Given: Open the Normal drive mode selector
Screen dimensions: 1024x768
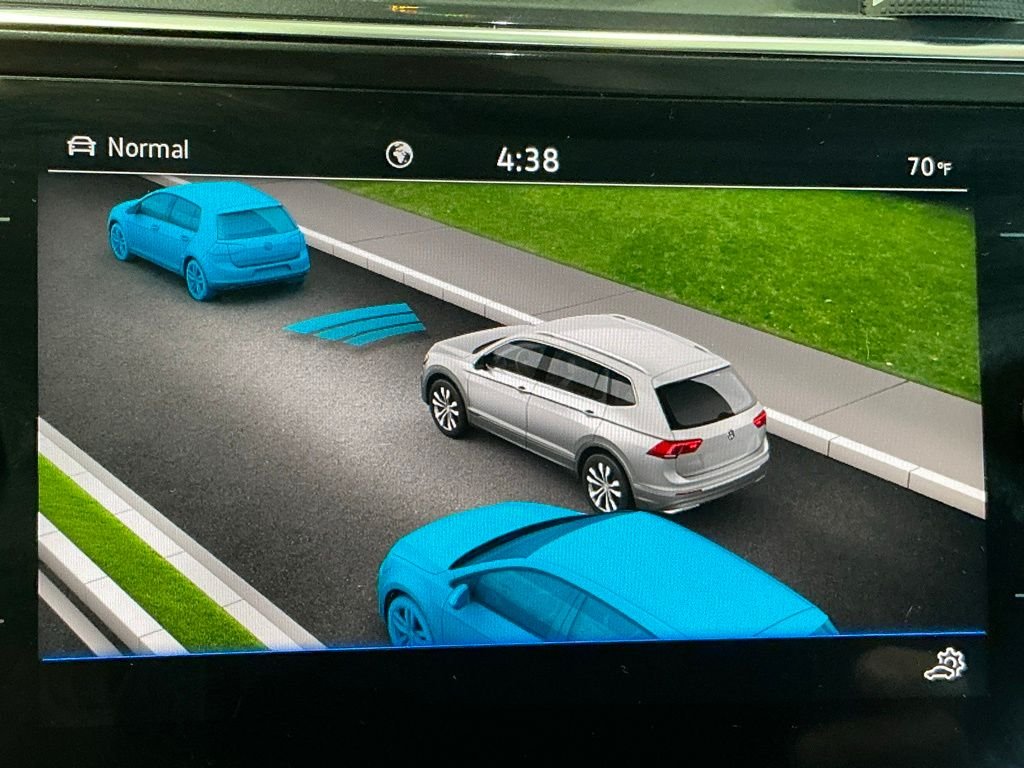Looking at the screenshot, I should click(x=128, y=148).
